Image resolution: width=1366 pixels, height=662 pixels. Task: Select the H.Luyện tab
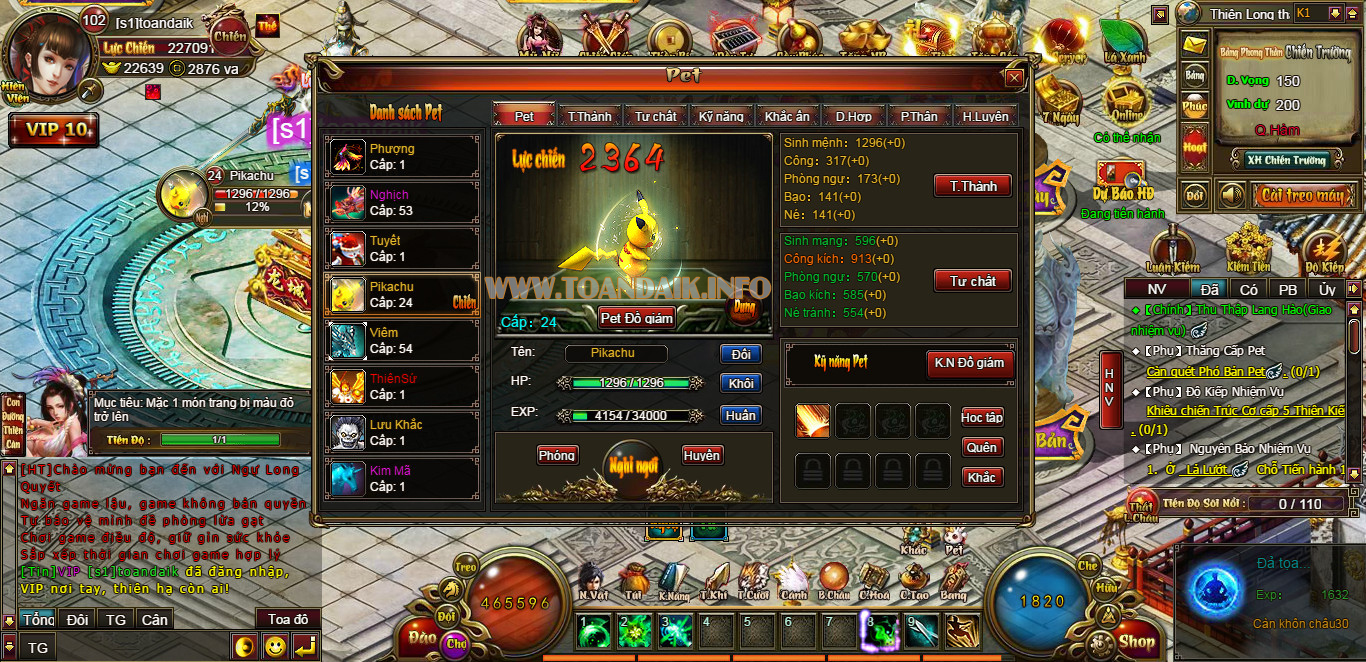pyautogui.click(x=985, y=116)
